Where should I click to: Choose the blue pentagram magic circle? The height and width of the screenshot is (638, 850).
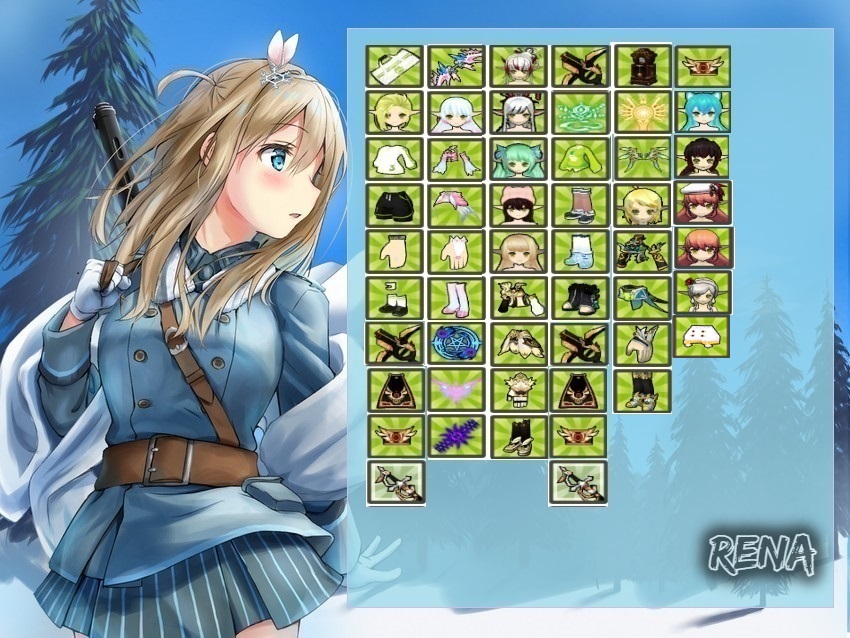point(457,342)
